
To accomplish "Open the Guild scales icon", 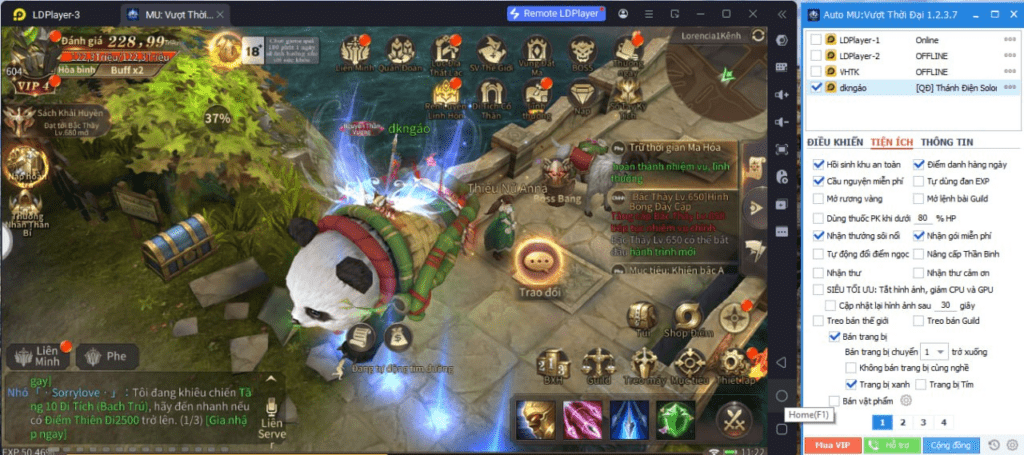I will point(598,364).
